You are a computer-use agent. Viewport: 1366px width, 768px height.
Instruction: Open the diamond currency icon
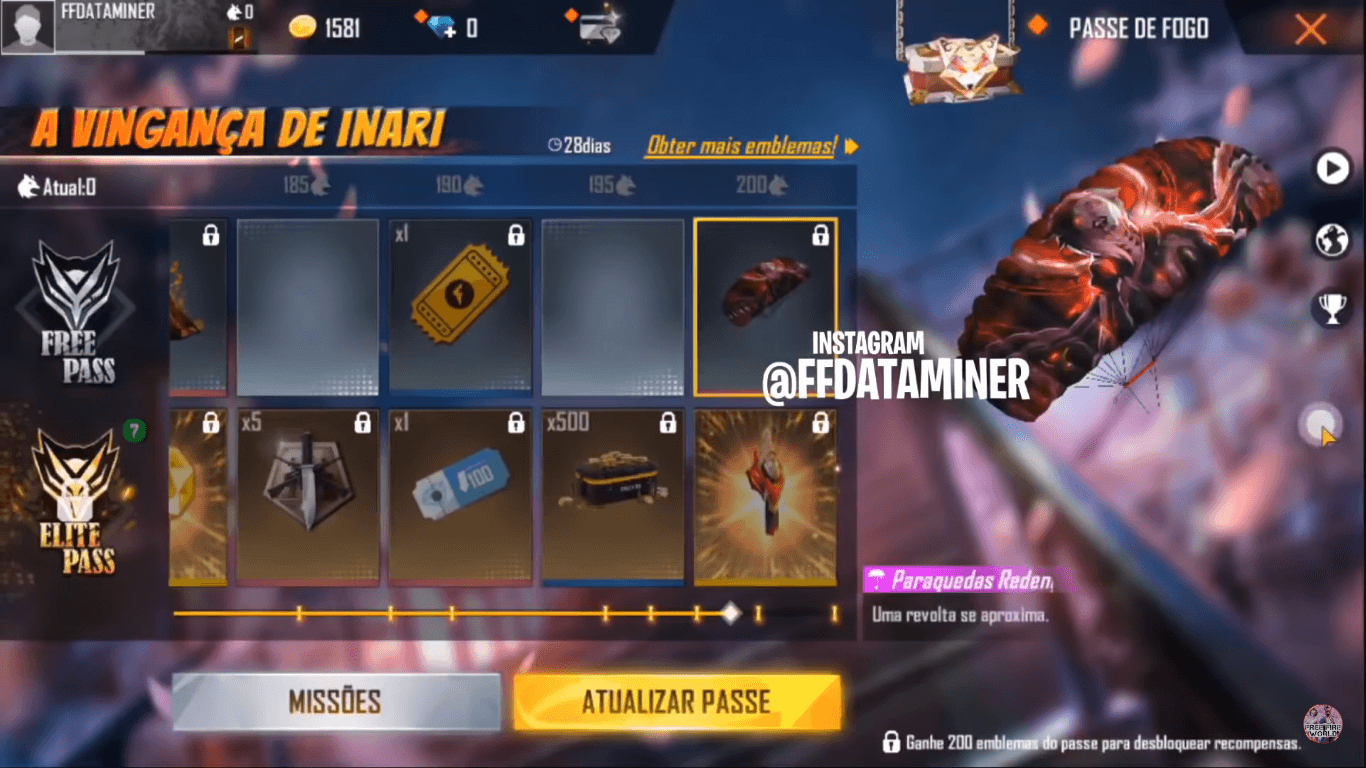click(440, 27)
